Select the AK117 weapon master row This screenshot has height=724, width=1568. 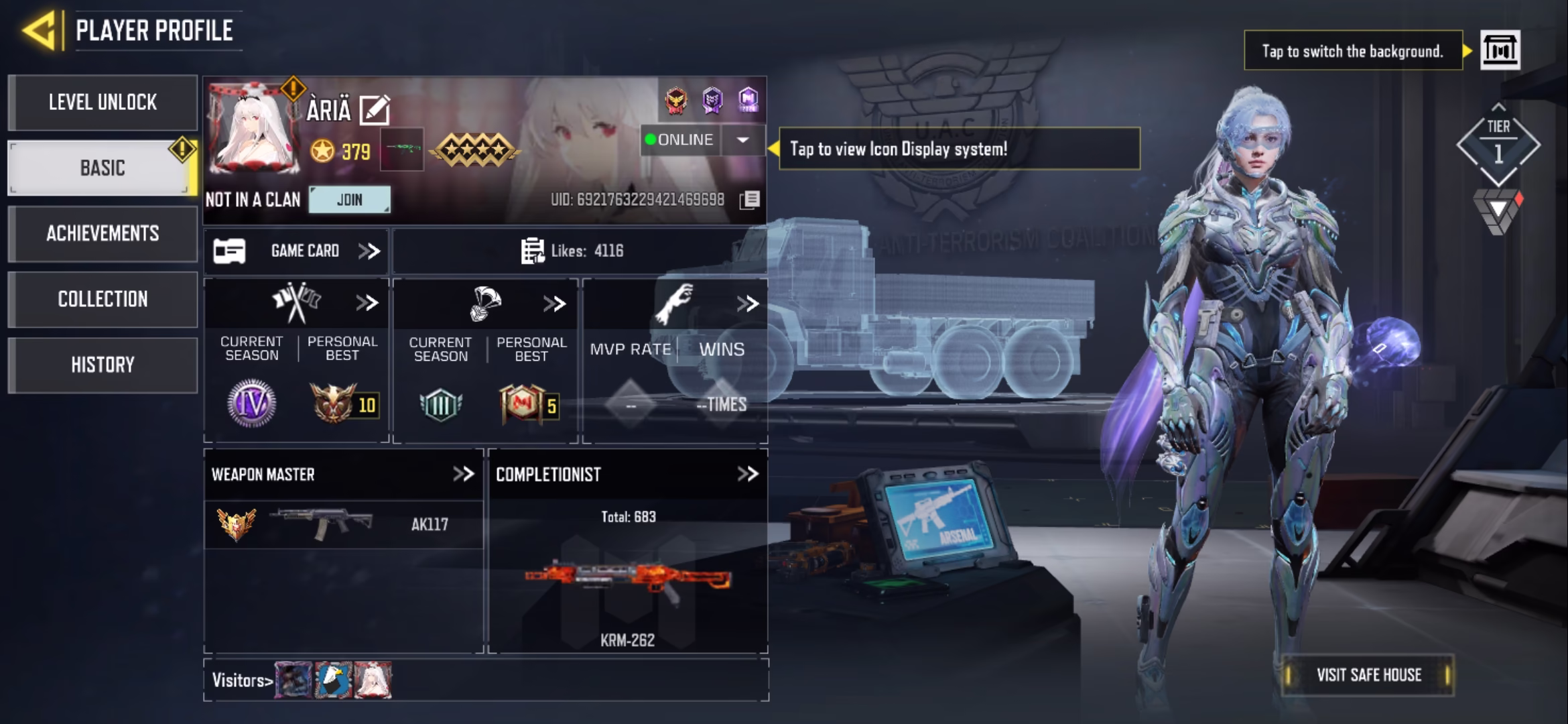coord(343,525)
